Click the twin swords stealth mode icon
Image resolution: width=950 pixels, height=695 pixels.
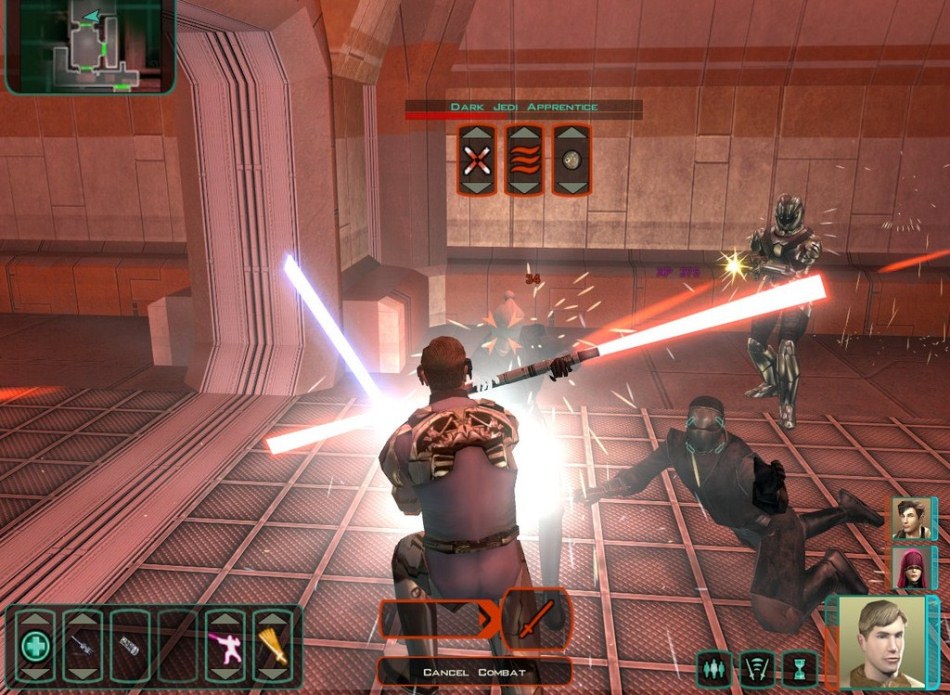click(x=757, y=667)
